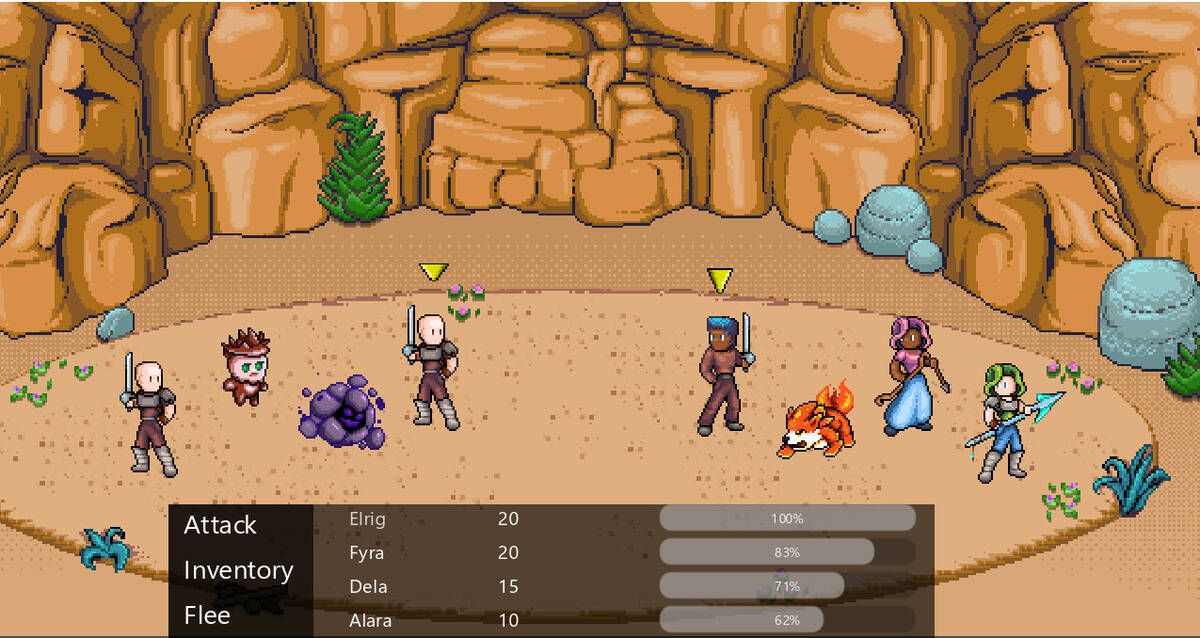Click Dela's row in the party list
Viewport: 1200px width, 638px height.
(x=368, y=586)
